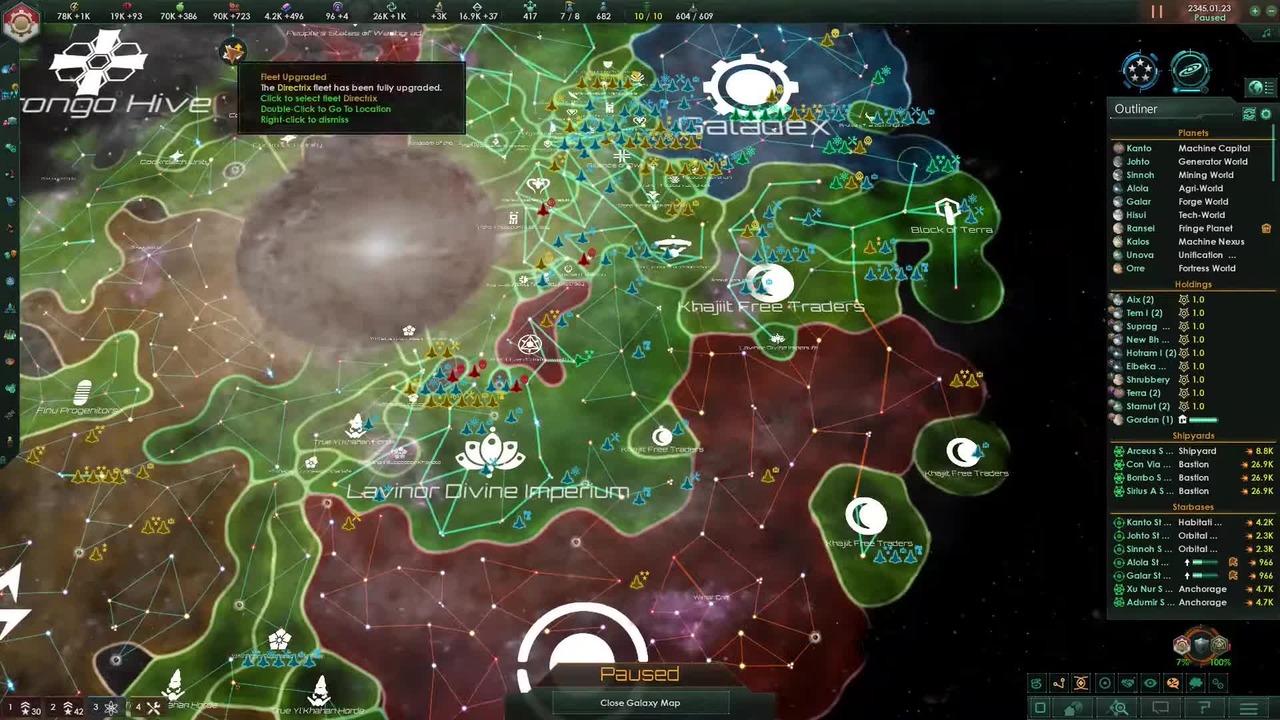Viewport: 1280px width, 720px height.
Task: Click the Close Galaxy Map button
Action: coord(640,703)
